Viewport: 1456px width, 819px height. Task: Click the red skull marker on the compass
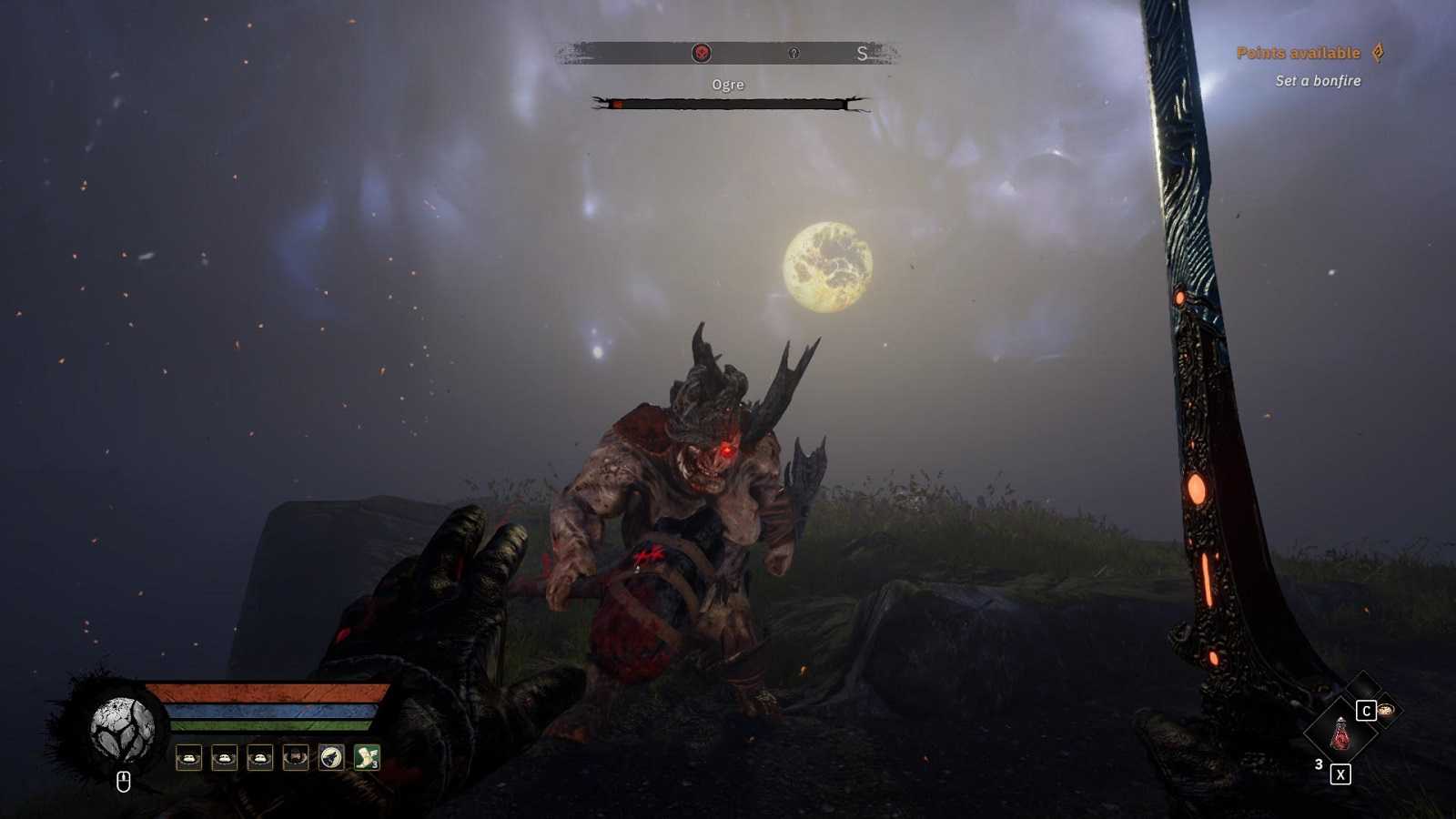point(701,54)
